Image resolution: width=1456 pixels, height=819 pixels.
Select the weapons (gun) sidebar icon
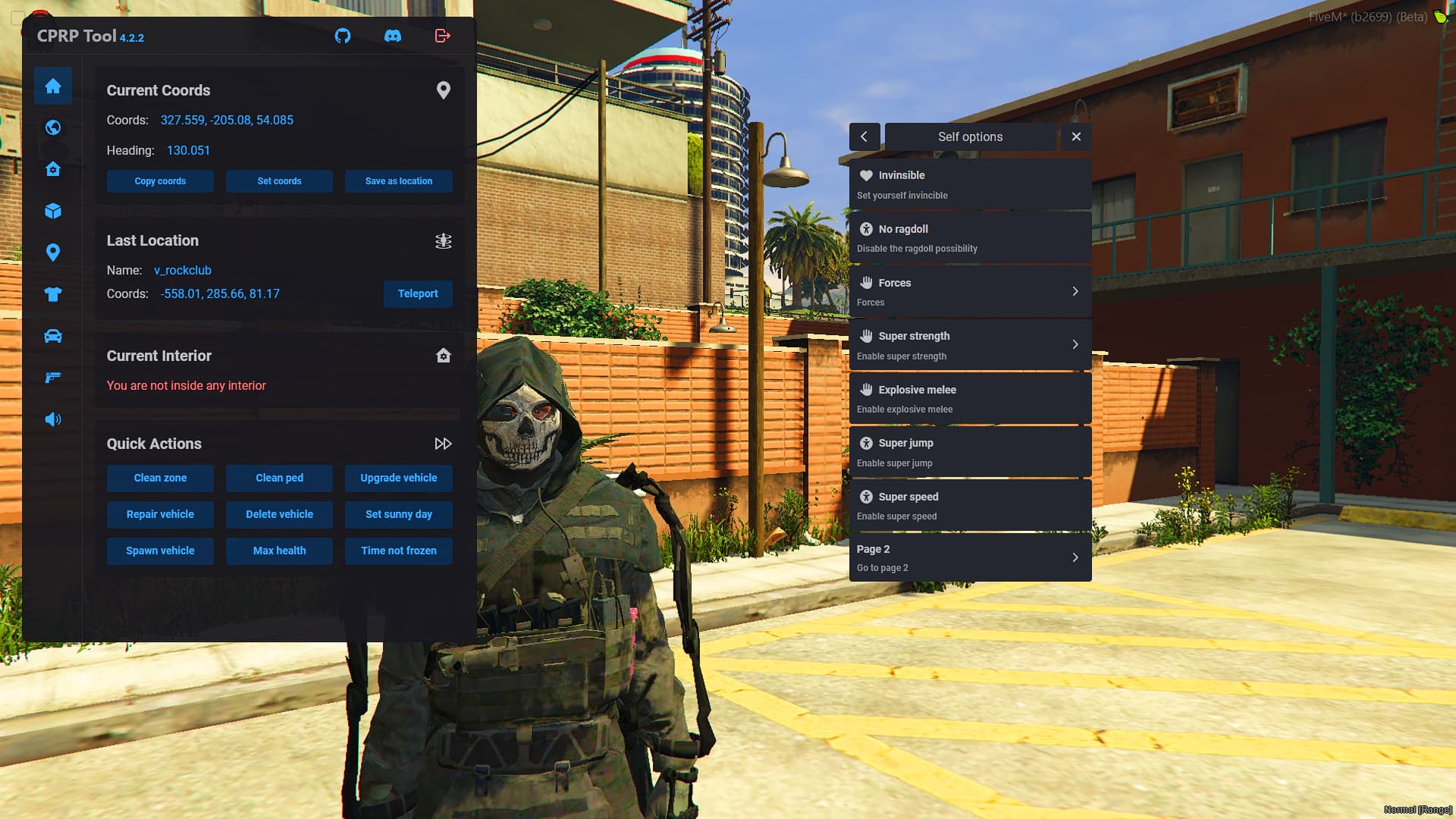tap(53, 378)
